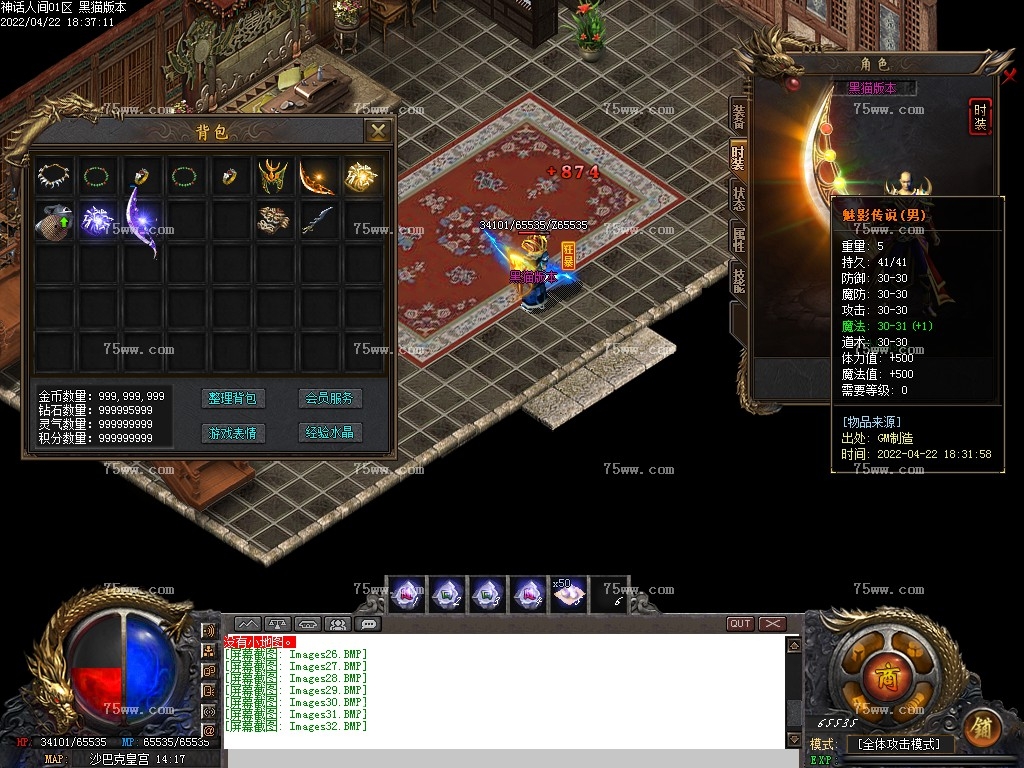The image size is (1024, 768).
Task: Open the 属性 attributes tab
Action: [738, 239]
